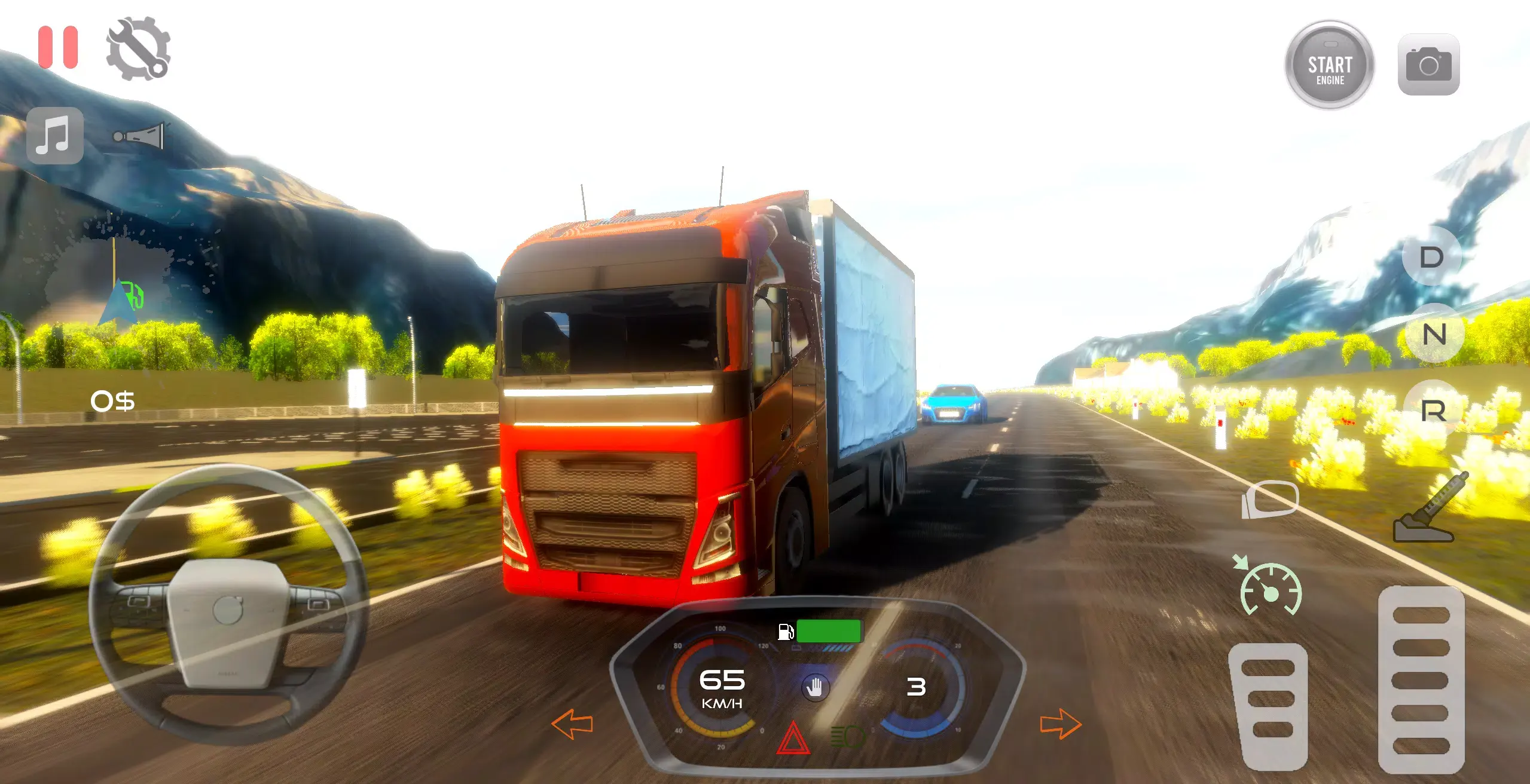
Task: Step on the brake pedal
Action: 1269,705
